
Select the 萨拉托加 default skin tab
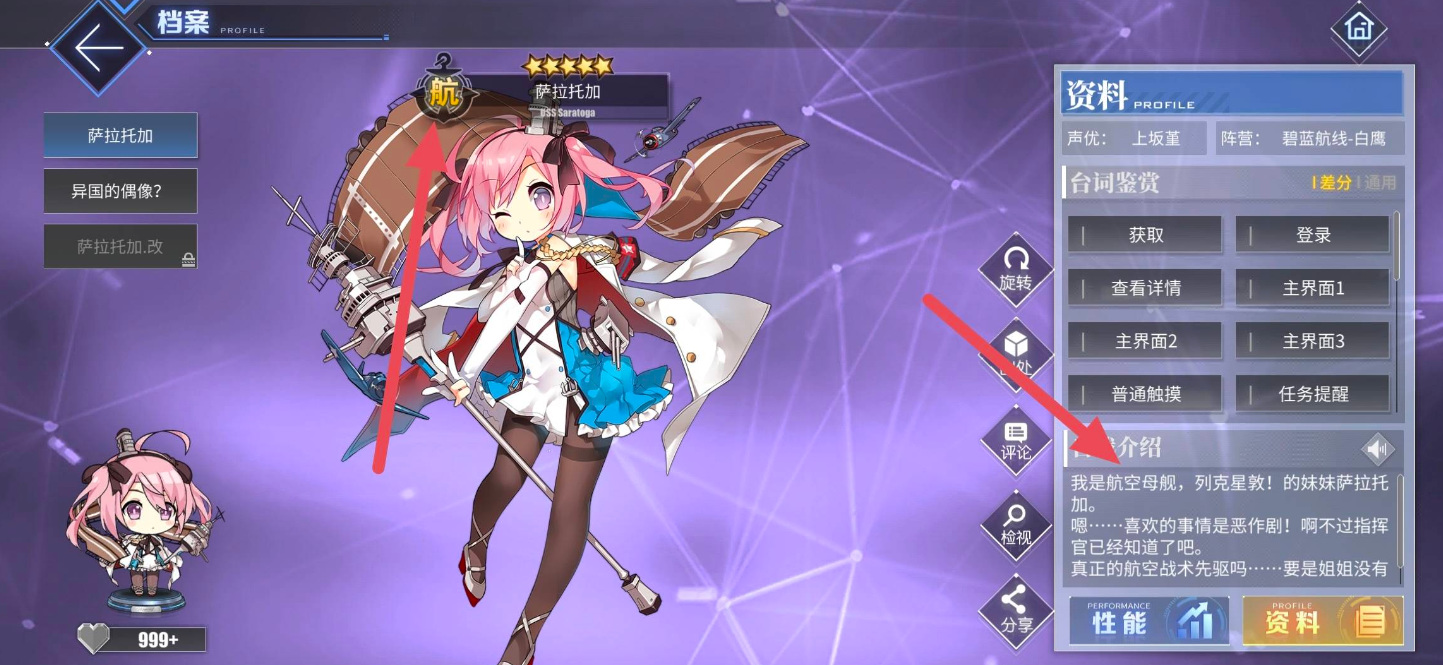[120, 136]
